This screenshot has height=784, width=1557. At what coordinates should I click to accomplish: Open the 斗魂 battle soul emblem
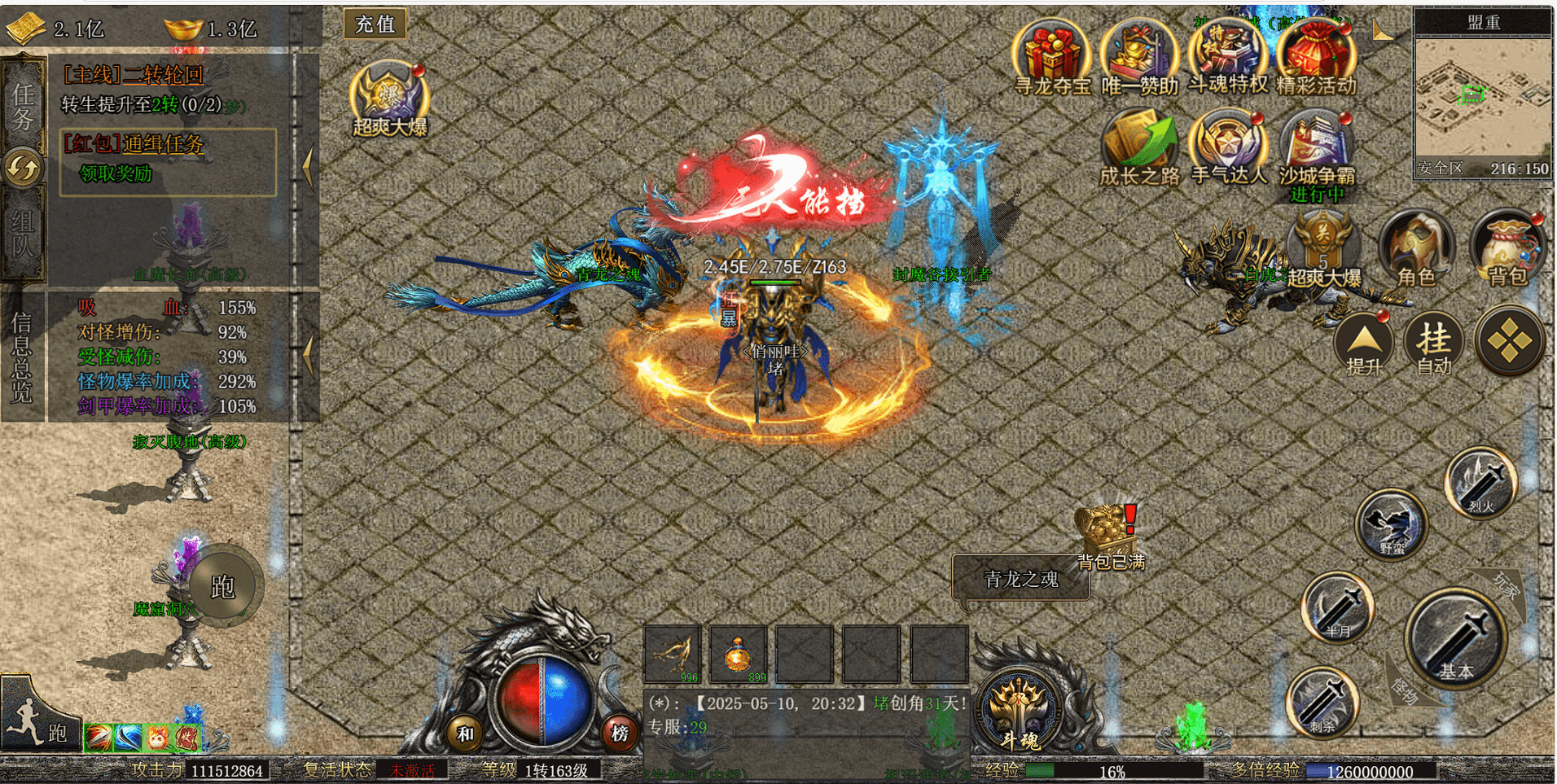(1019, 708)
